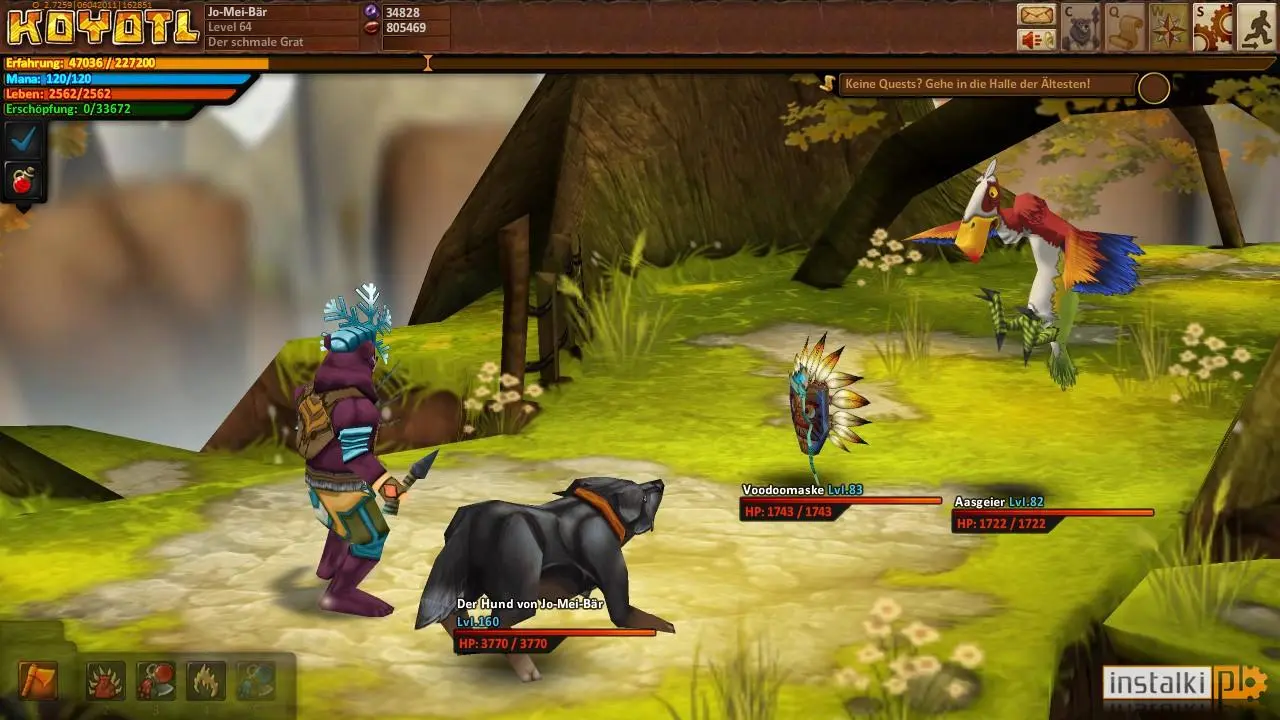Open the mail envelope icon
Screen dimensions: 1280x720
point(1037,15)
